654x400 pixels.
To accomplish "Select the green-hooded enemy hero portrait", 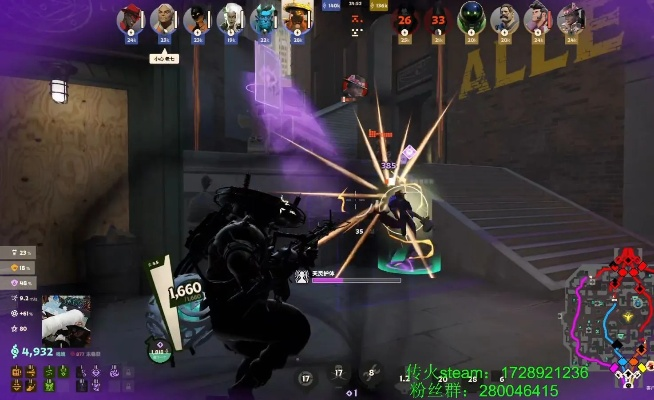I will point(472,18).
